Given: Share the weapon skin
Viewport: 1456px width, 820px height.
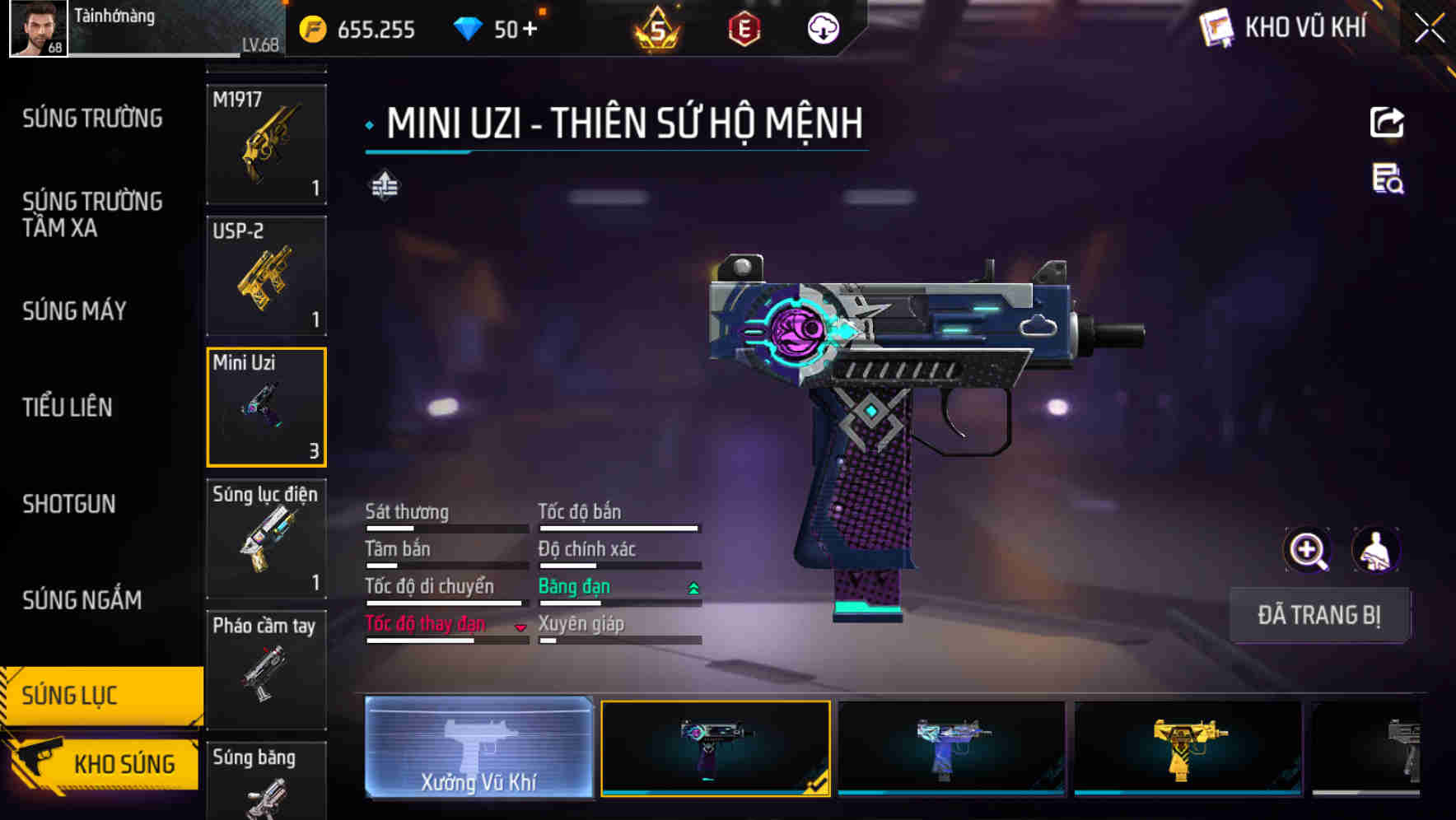Looking at the screenshot, I should [x=1387, y=123].
